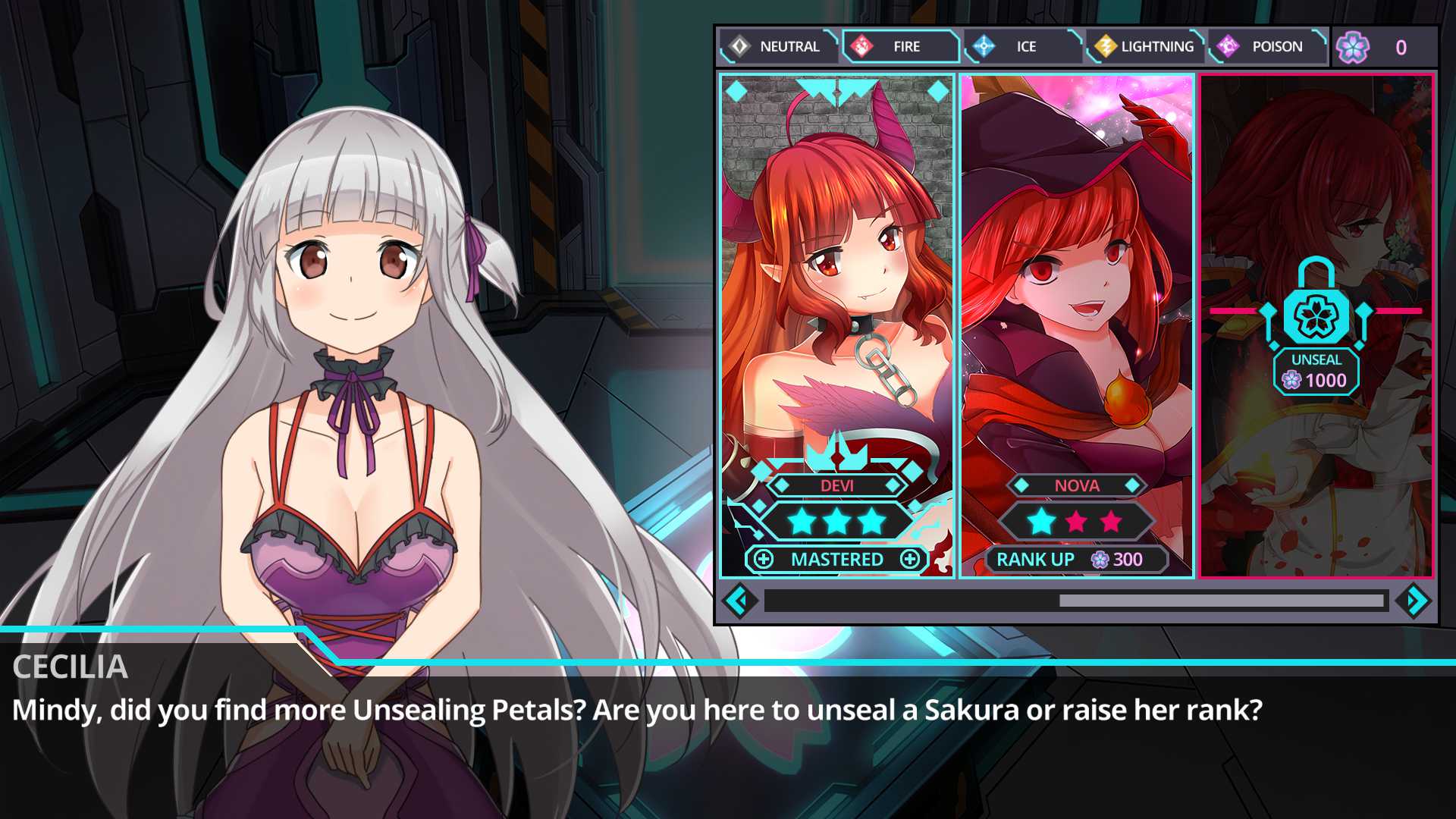Show the Lightning element tab
Image resolution: width=1456 pixels, height=819 pixels.
click(1145, 46)
